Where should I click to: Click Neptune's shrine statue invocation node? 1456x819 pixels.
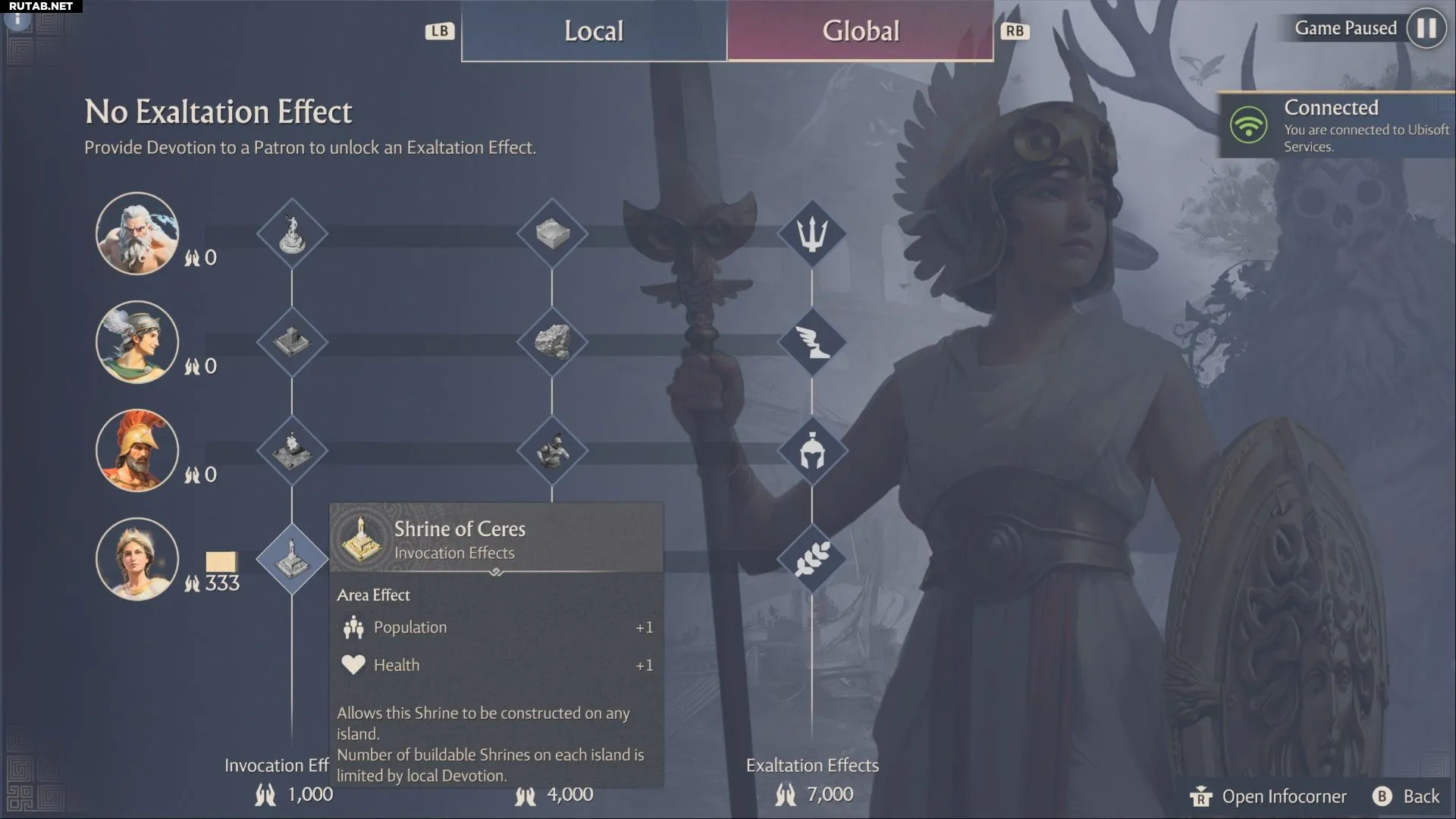292,234
